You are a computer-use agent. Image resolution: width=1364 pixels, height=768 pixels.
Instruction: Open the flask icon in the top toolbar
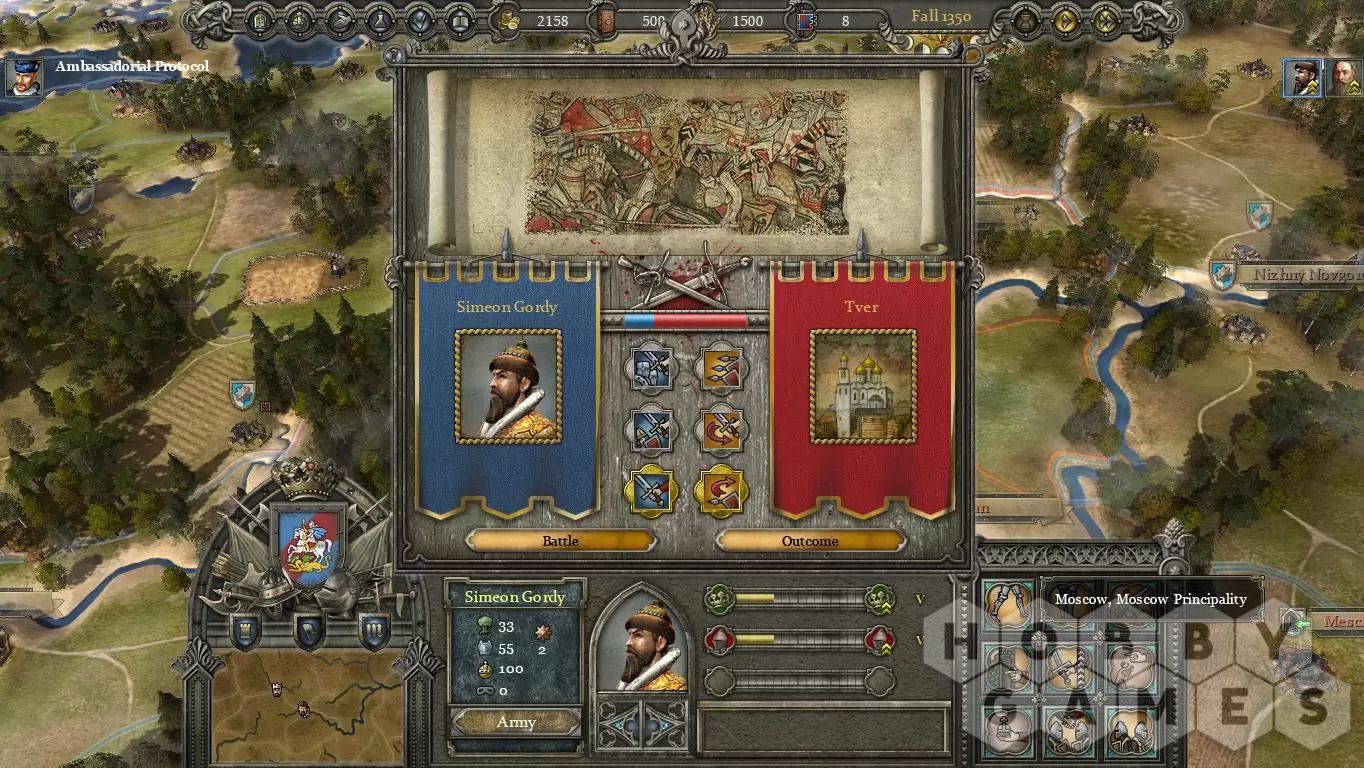(x=380, y=20)
